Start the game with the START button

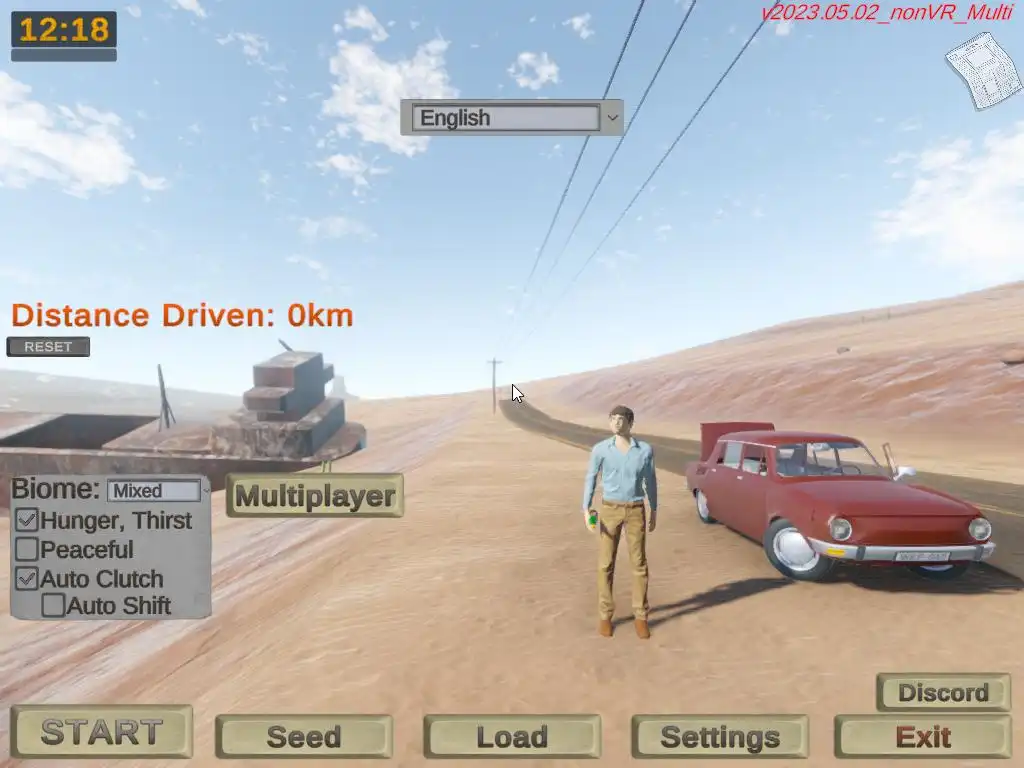[x=101, y=732]
